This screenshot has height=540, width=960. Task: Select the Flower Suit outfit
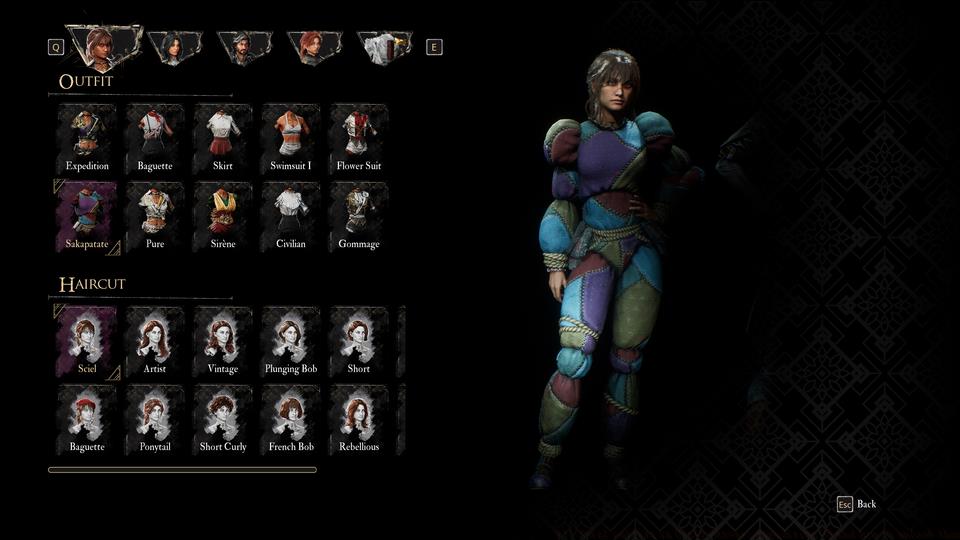click(359, 137)
